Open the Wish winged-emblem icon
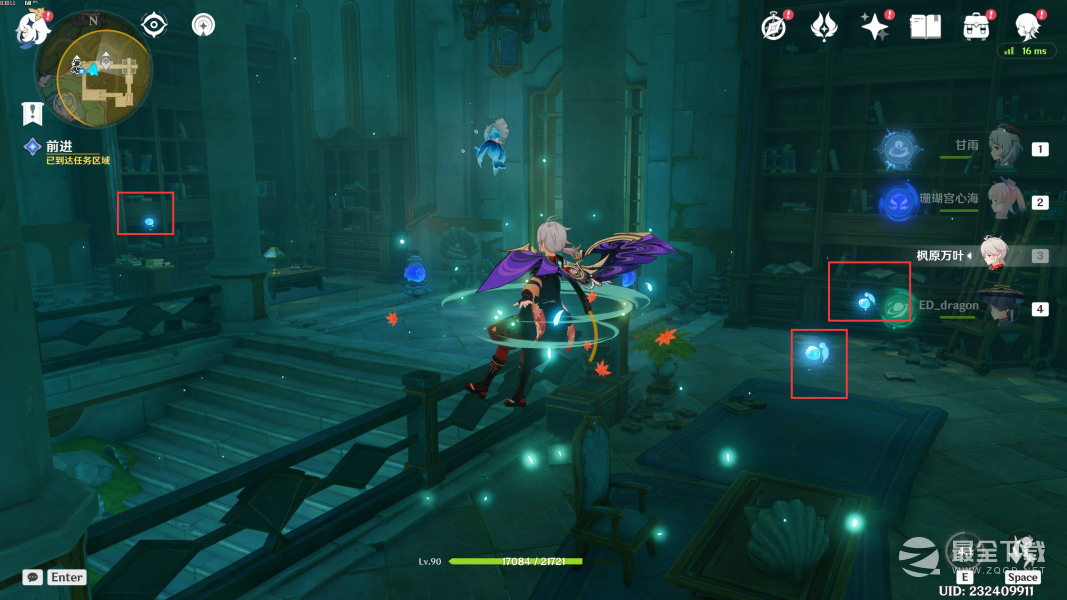The width and height of the screenshot is (1067, 600). tap(823, 27)
